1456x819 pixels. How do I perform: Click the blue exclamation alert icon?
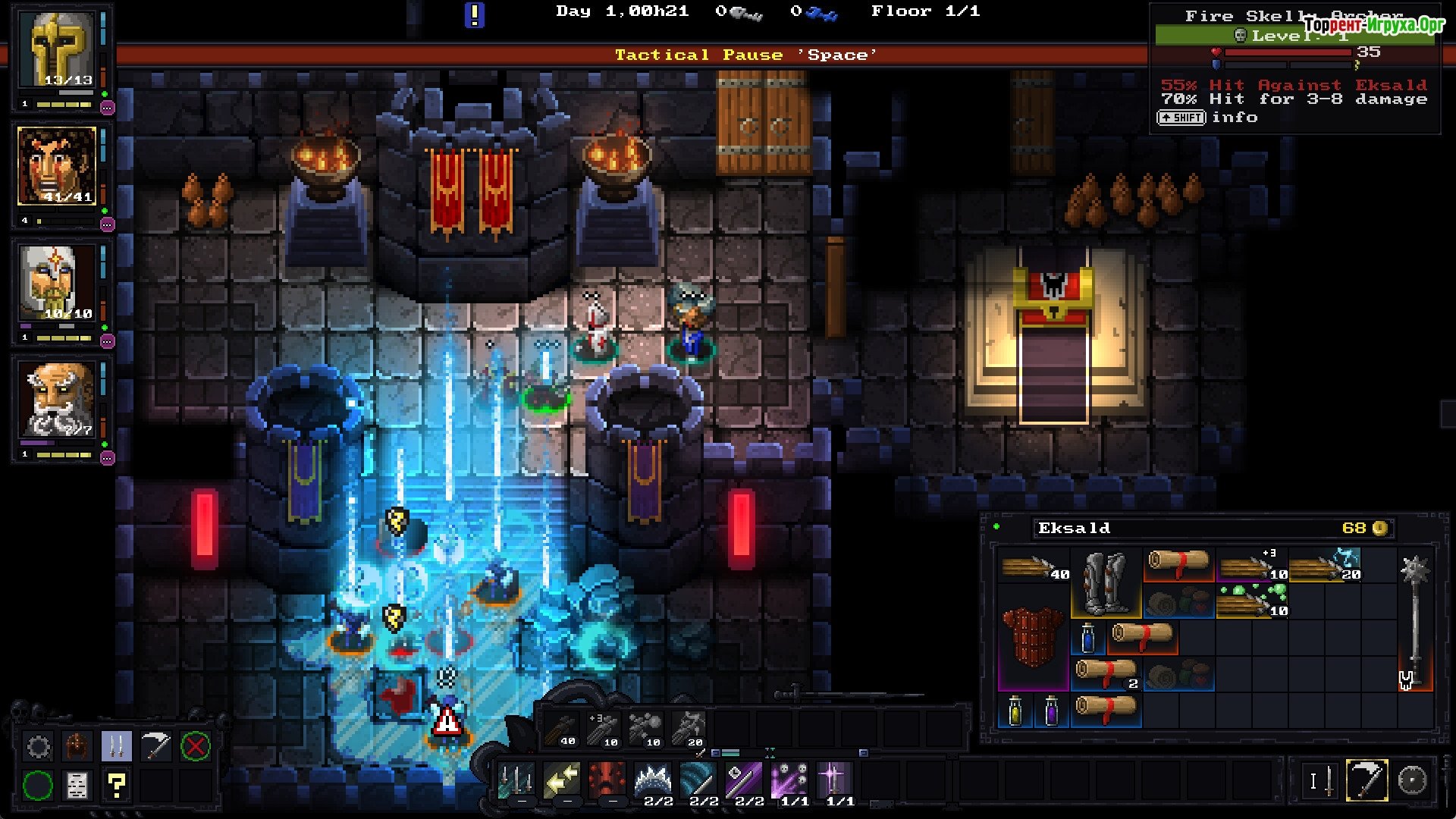[x=474, y=14]
